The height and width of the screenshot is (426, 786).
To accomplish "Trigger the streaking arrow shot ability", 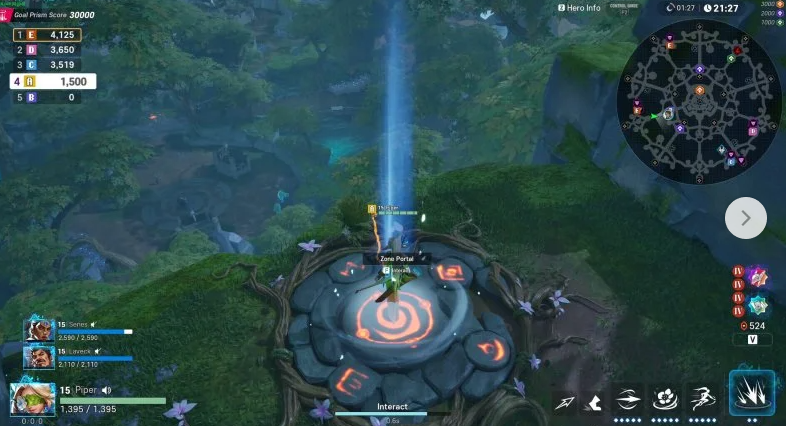I will tap(628, 400).
